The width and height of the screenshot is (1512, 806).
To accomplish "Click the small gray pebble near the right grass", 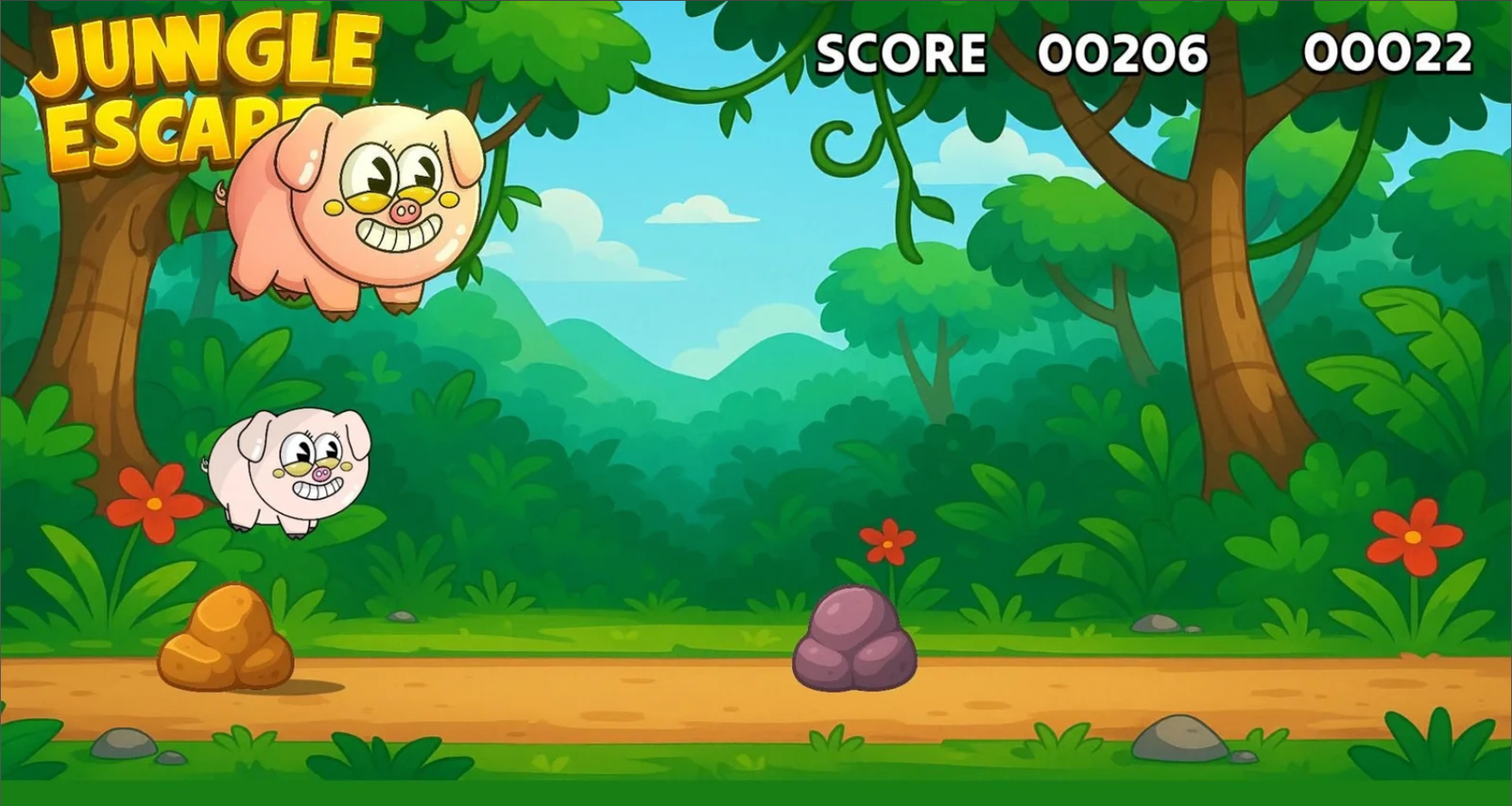I will [x=1155, y=626].
